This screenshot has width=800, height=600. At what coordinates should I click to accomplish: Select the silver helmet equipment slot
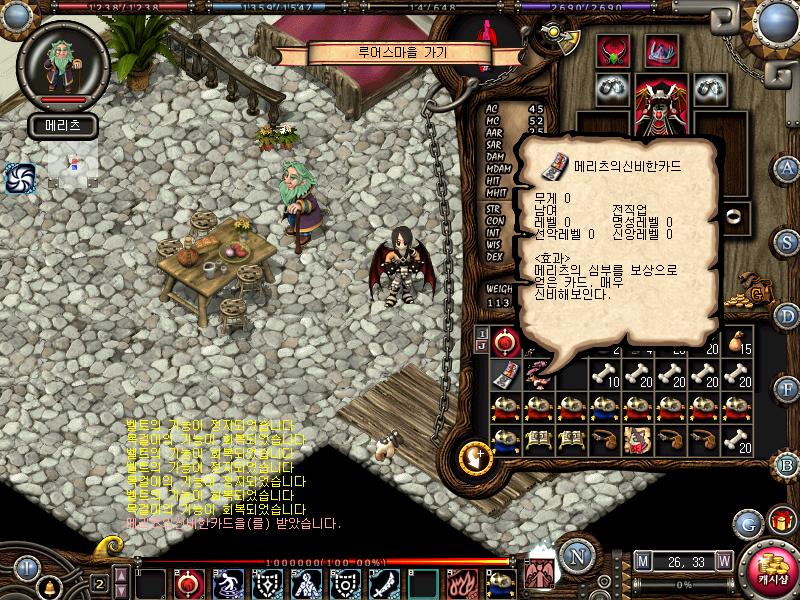click(x=659, y=50)
